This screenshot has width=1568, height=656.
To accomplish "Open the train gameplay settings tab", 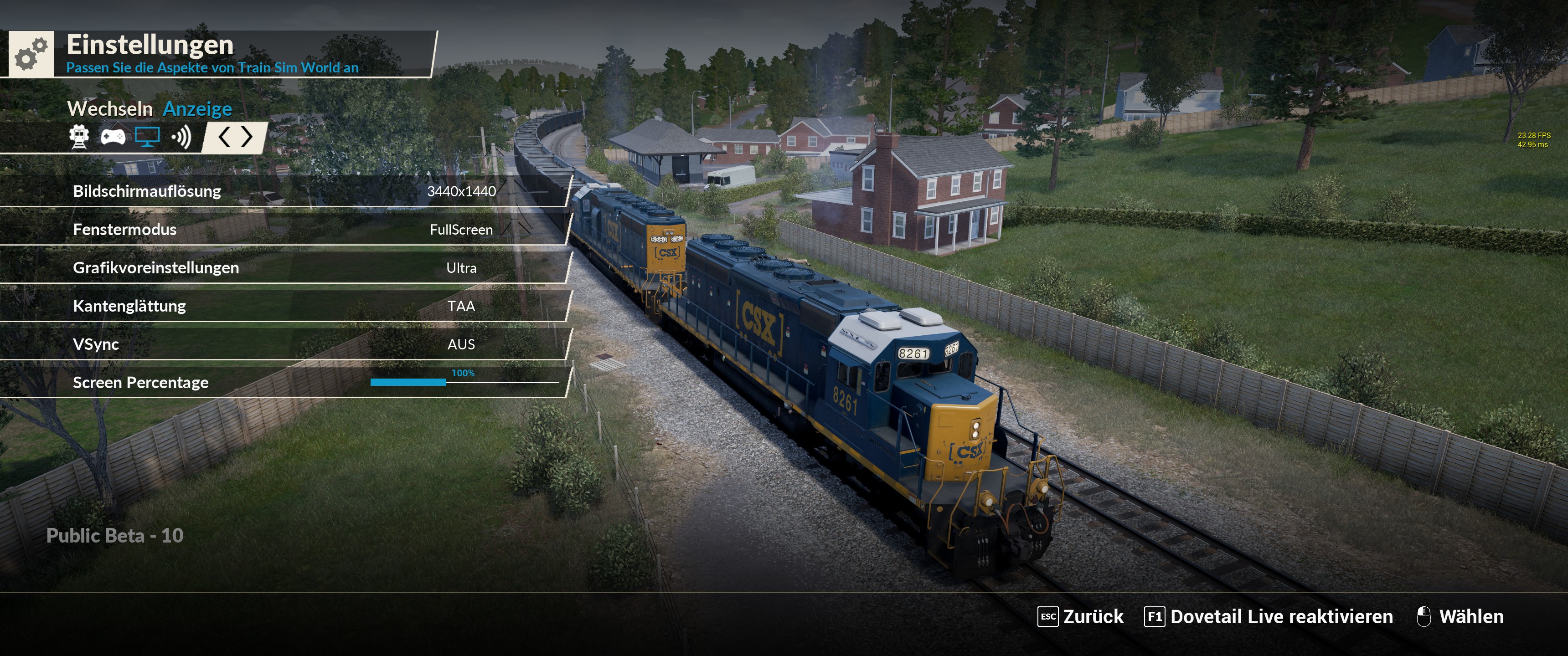I will [x=79, y=137].
